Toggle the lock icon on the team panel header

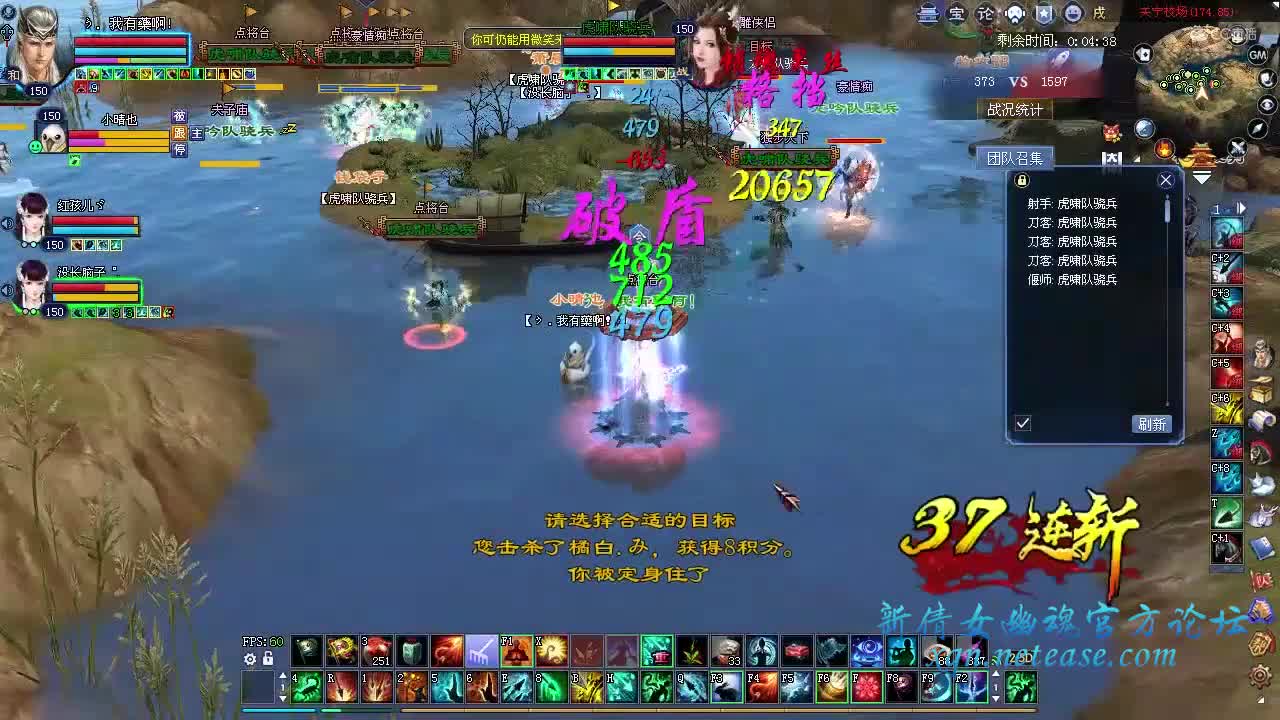pos(1021,179)
